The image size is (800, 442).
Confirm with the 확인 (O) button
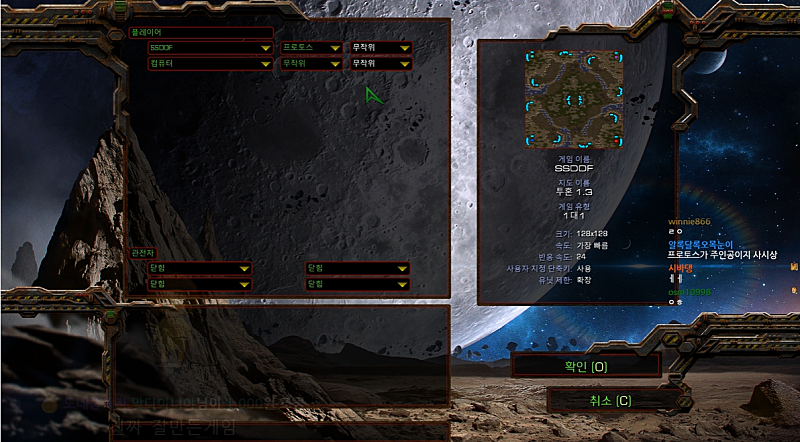[585, 366]
